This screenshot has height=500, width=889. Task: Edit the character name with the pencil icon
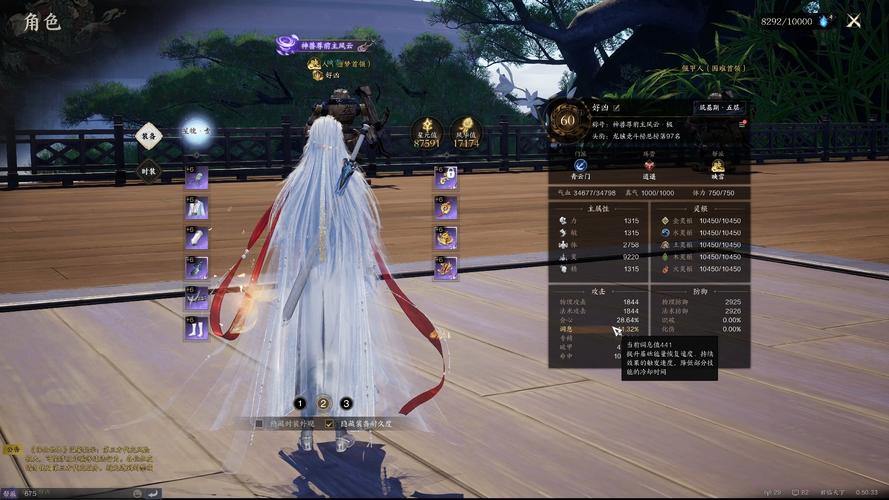pos(616,107)
